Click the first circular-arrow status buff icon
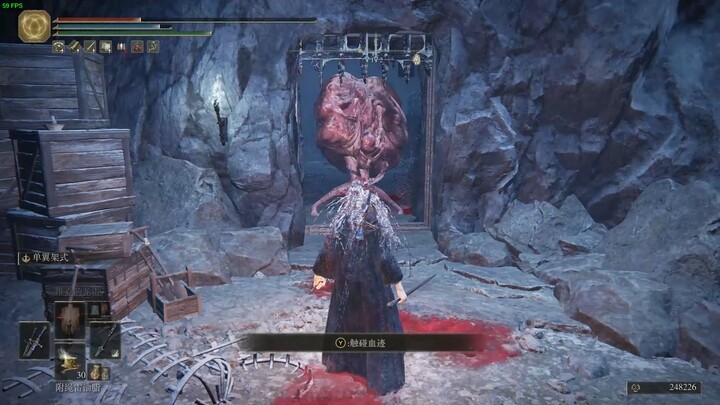The image size is (720, 405). click(x=58, y=46)
